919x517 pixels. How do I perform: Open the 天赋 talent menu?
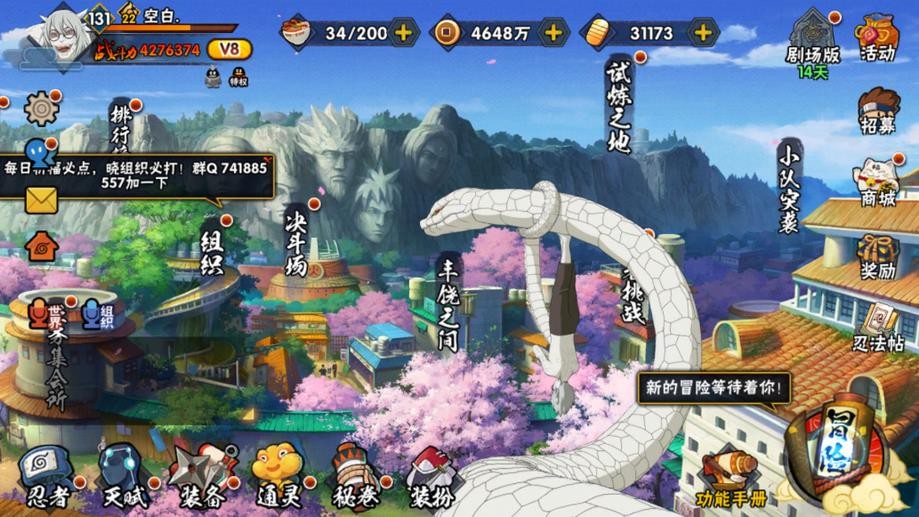(x=120, y=475)
